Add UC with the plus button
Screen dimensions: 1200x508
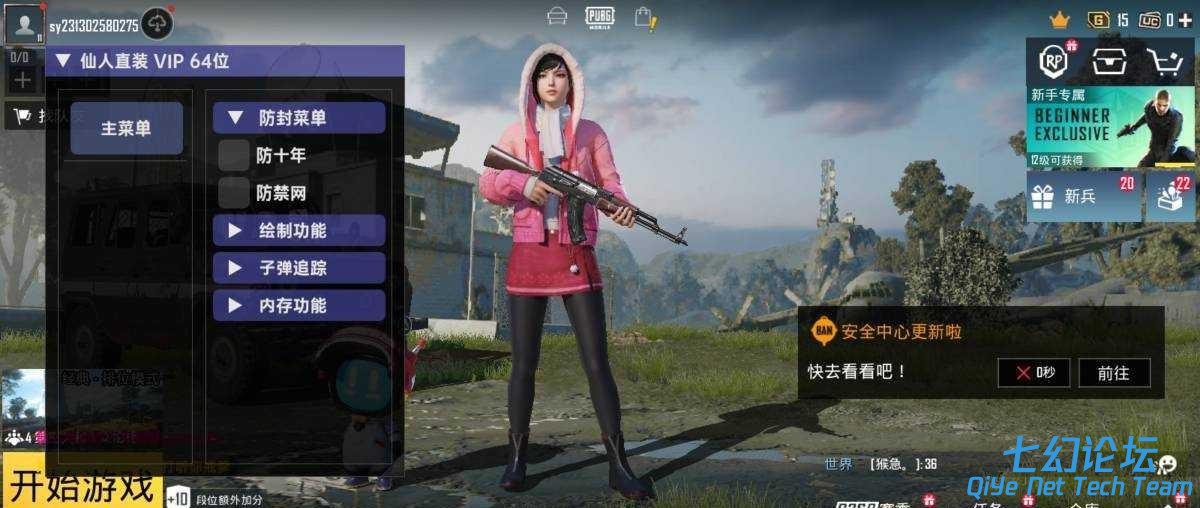1185,20
